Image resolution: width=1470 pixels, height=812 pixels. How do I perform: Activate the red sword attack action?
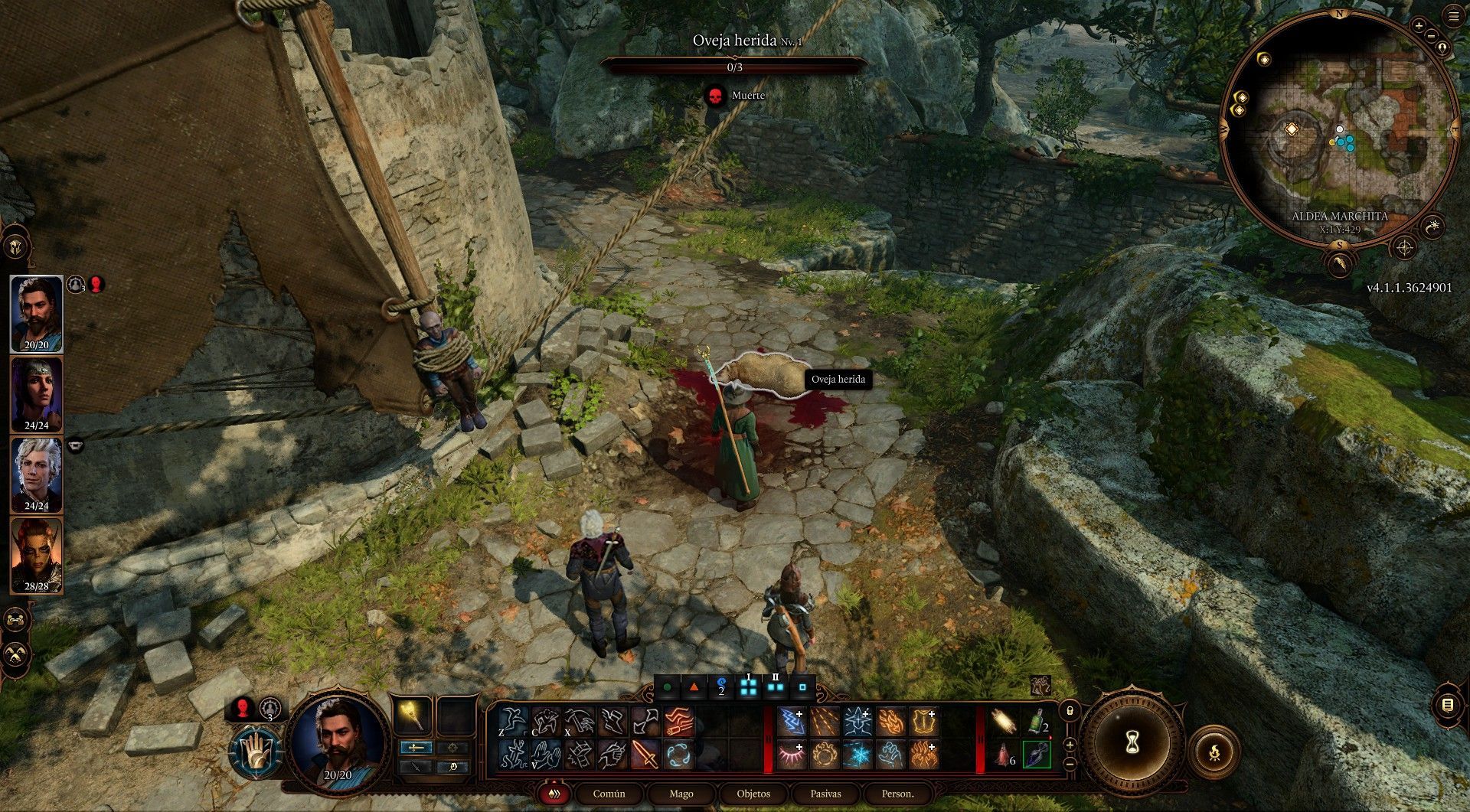(645, 755)
